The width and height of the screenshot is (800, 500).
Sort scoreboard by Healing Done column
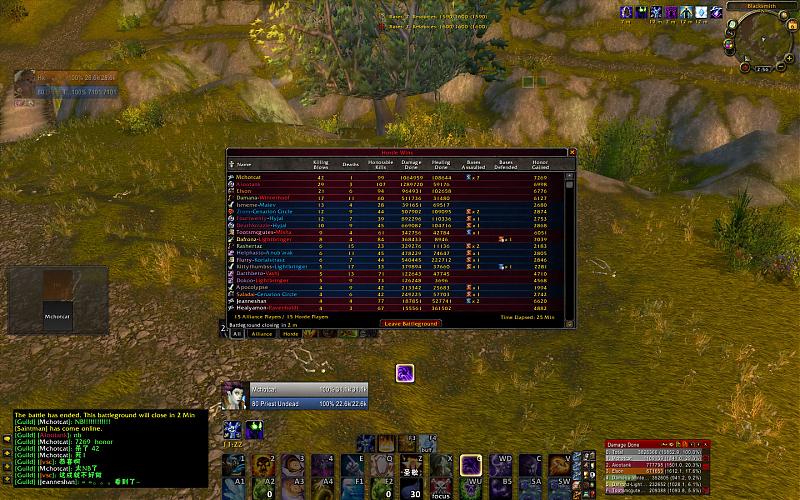pyautogui.click(x=441, y=164)
